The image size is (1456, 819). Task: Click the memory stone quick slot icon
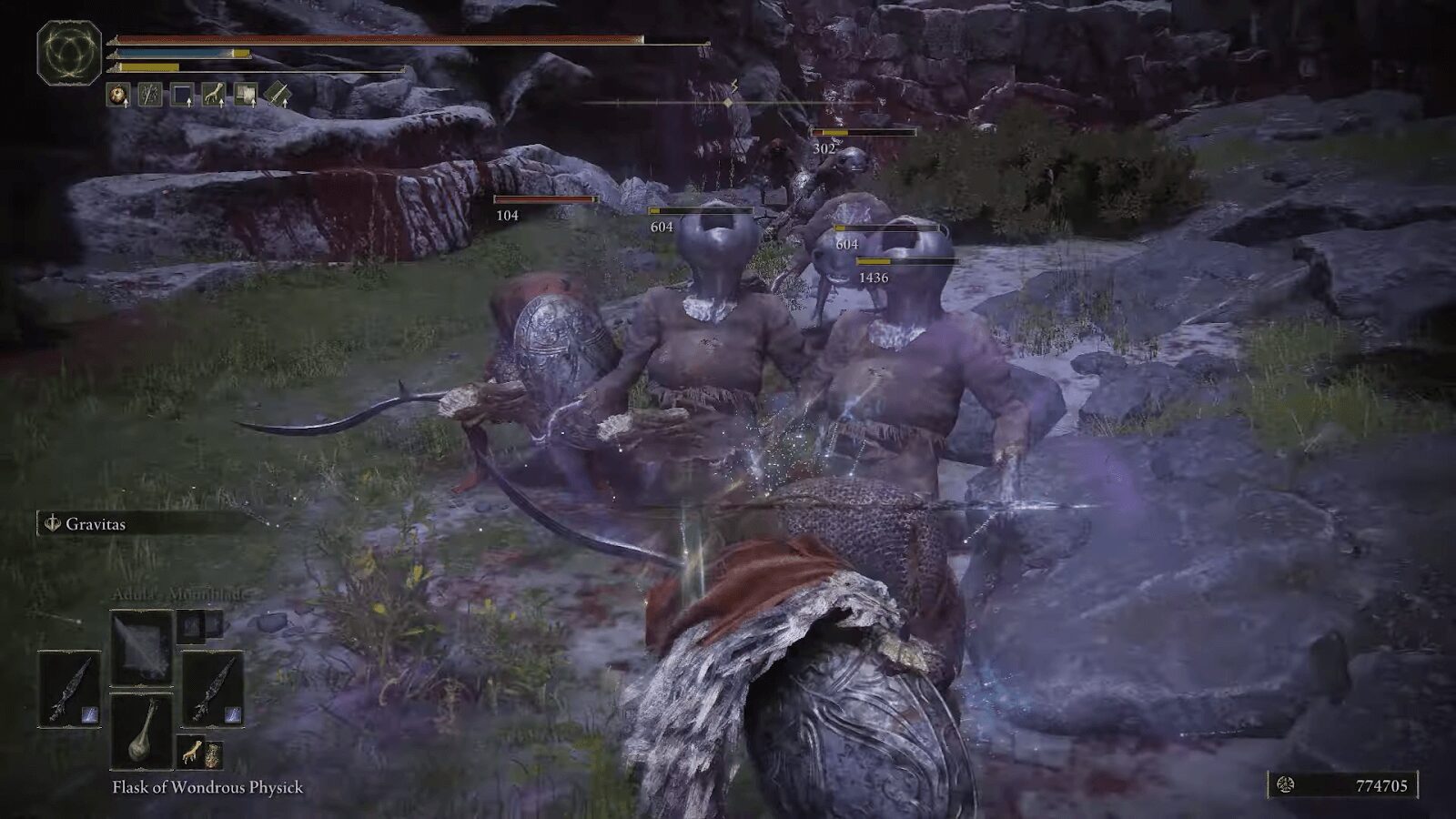pos(244,95)
